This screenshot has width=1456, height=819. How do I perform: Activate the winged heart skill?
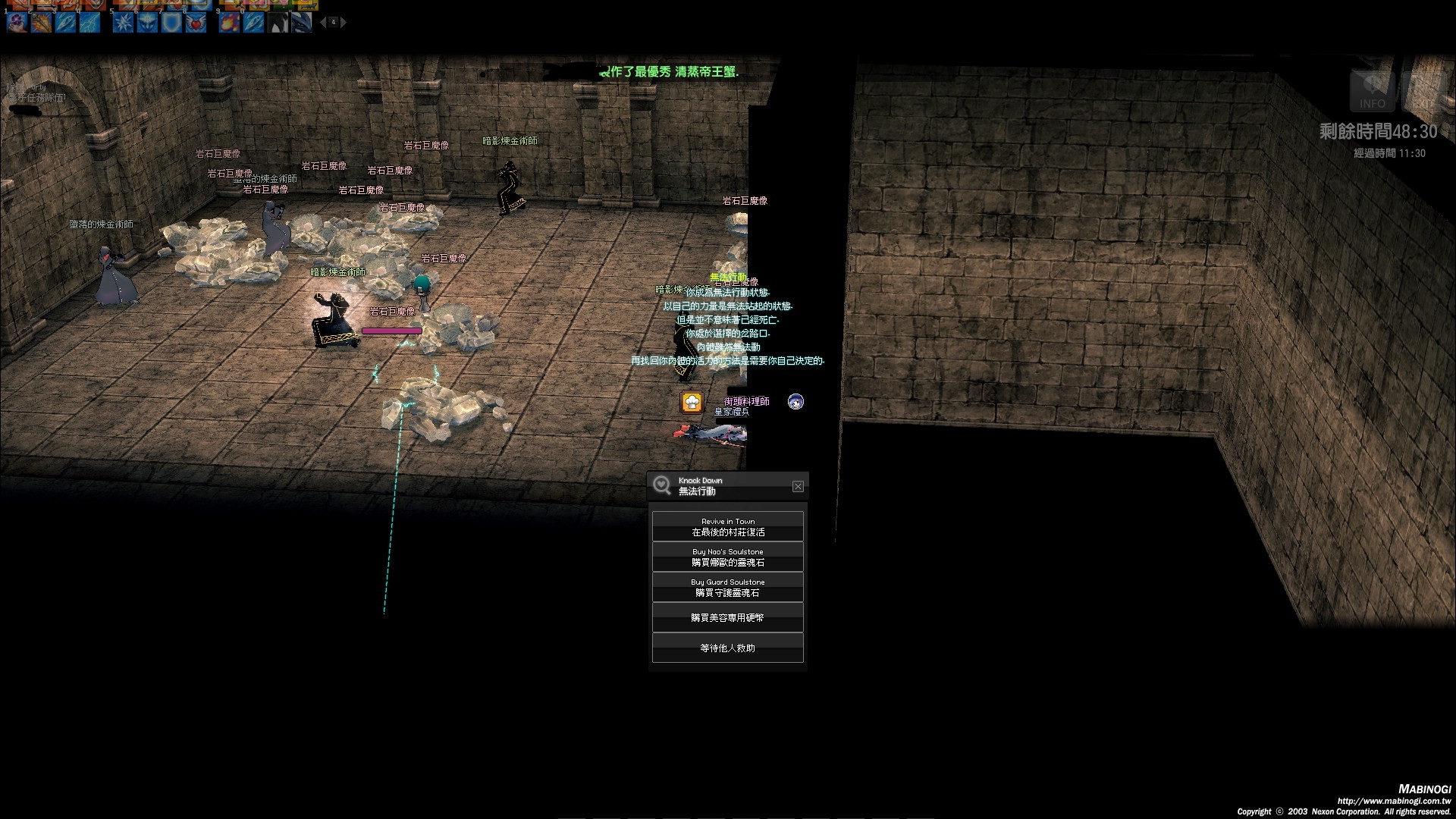[196, 23]
